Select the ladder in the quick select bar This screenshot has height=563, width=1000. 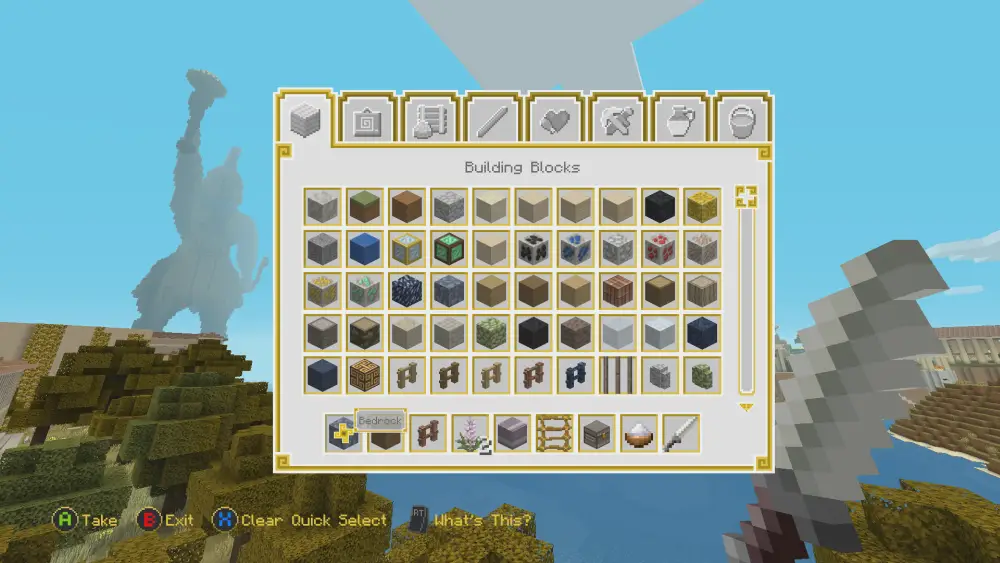[555, 433]
